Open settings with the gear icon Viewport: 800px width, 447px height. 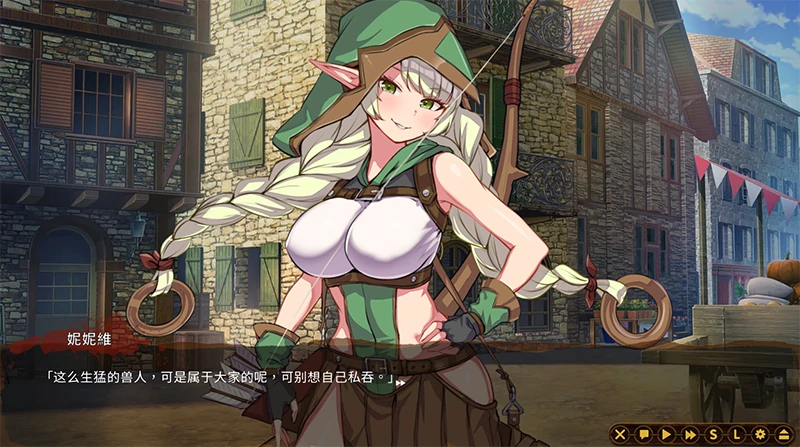click(x=759, y=434)
